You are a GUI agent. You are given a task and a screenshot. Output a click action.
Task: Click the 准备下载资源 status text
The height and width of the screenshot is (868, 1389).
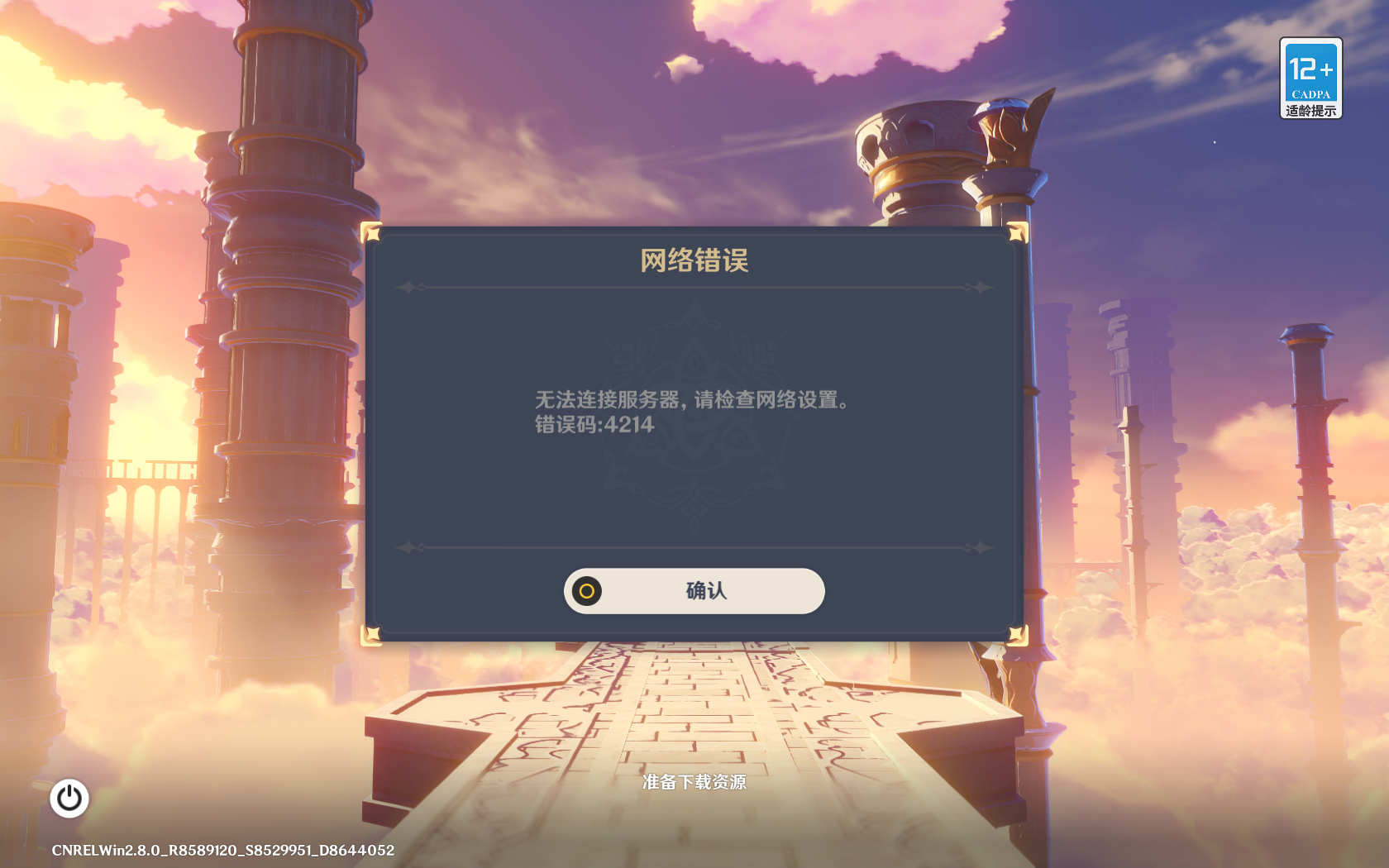click(694, 783)
